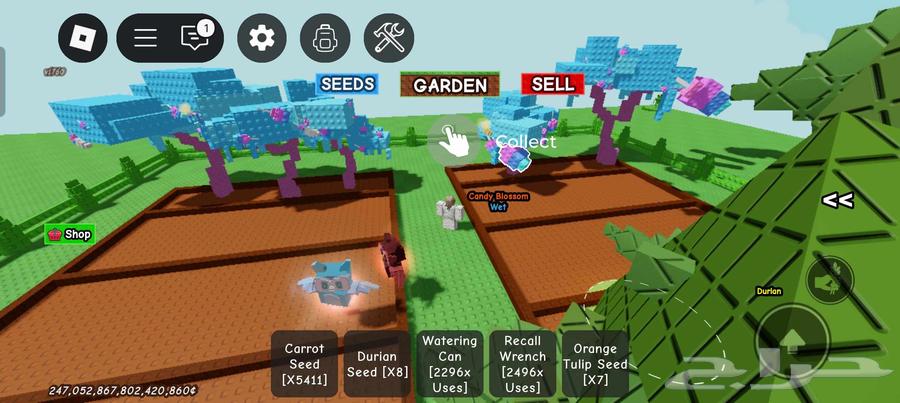The image size is (900, 403).
Task: Equip the Recall Wrench tool
Action: (523, 364)
